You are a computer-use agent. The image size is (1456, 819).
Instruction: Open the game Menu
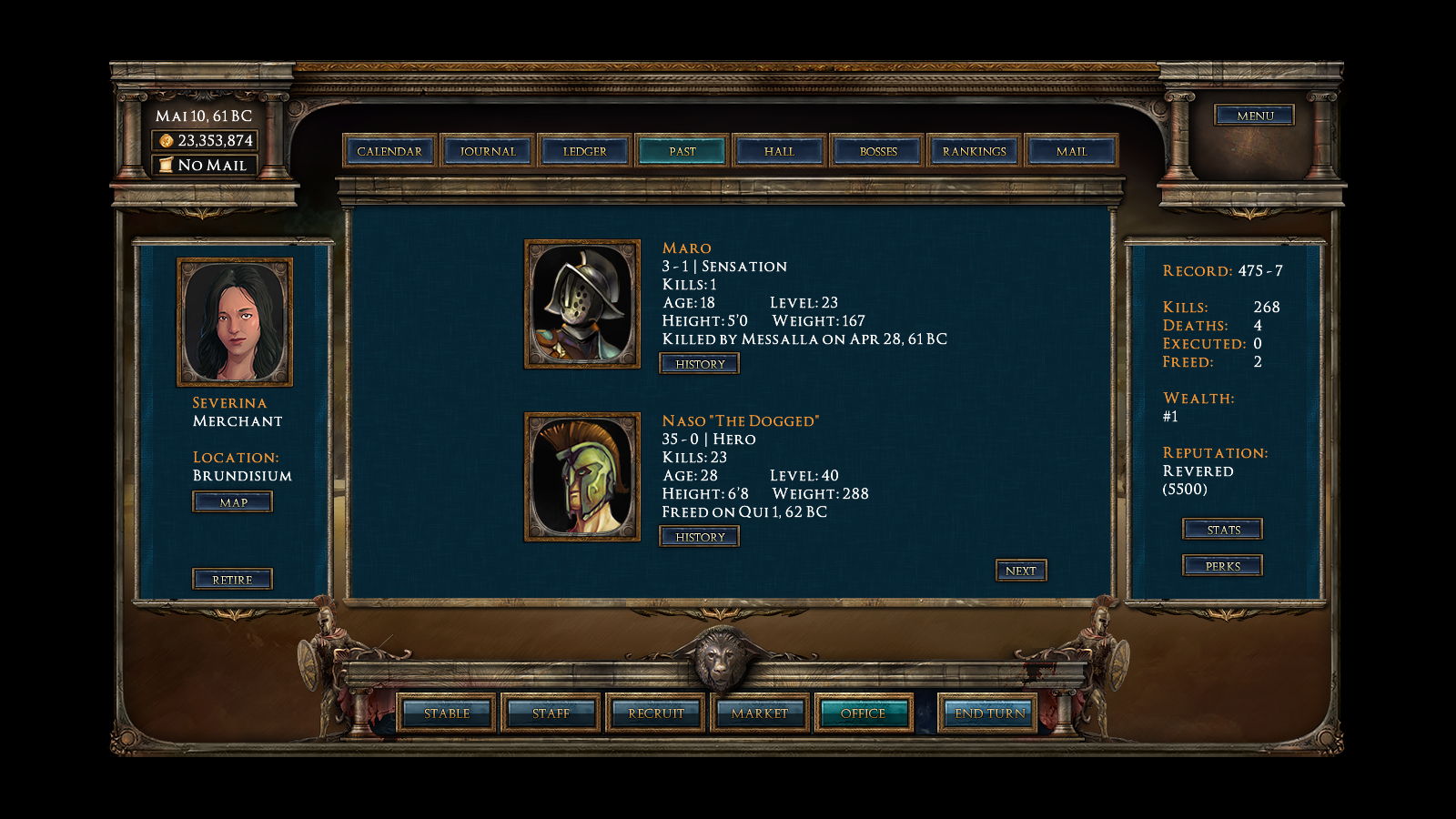click(x=1255, y=116)
